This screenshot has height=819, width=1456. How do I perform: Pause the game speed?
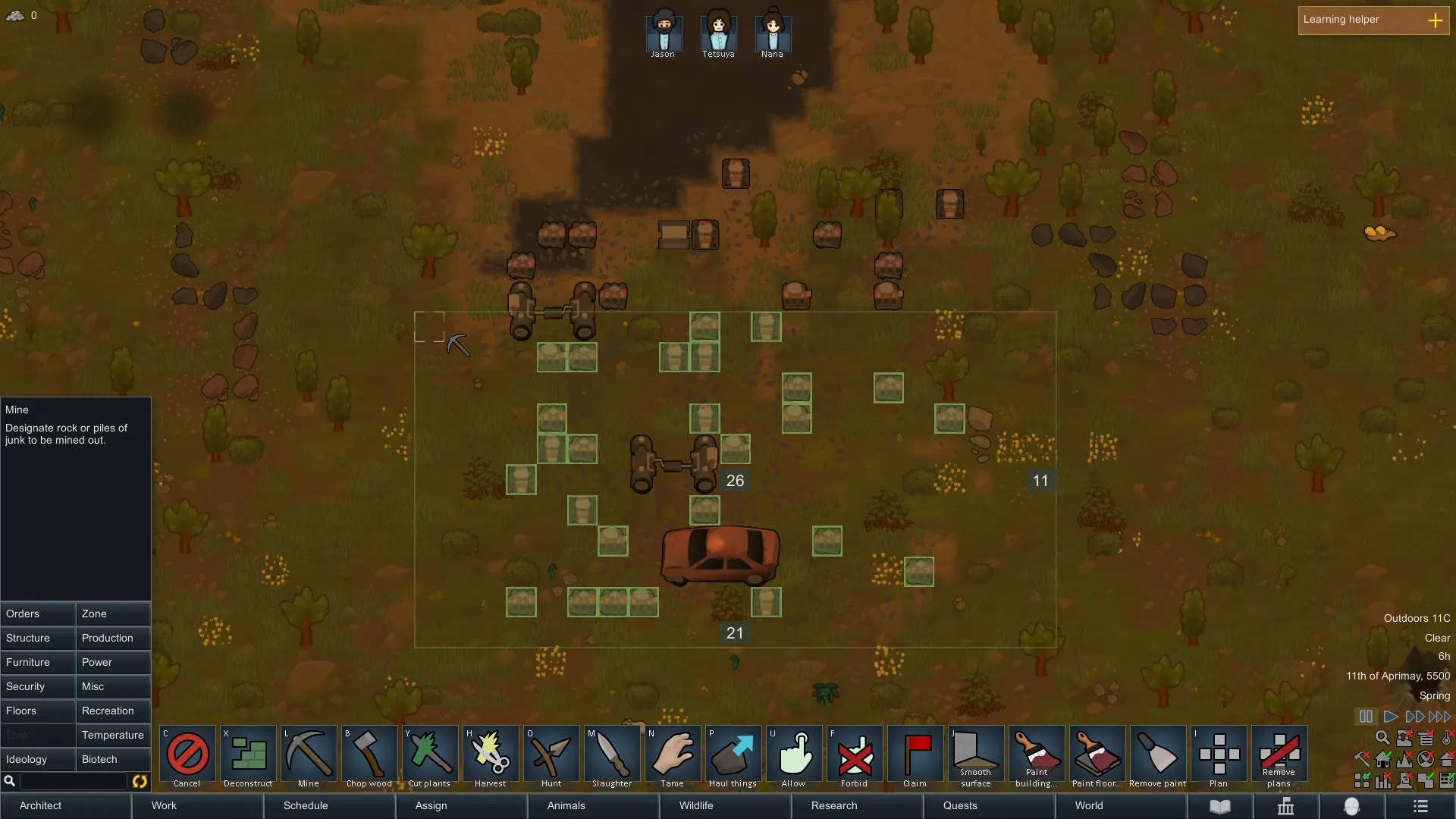1366,717
